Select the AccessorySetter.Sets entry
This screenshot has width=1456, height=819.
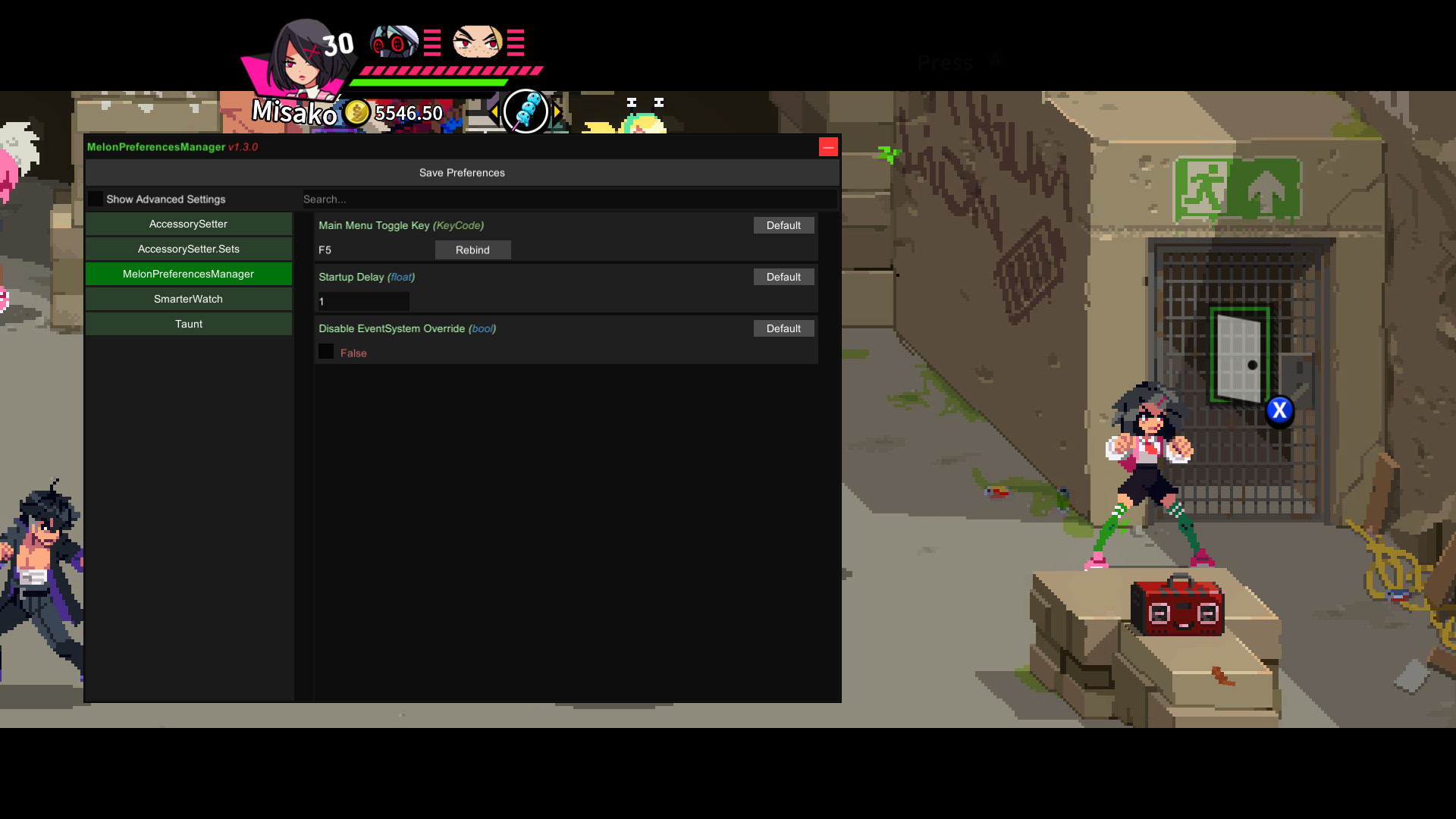click(x=188, y=248)
